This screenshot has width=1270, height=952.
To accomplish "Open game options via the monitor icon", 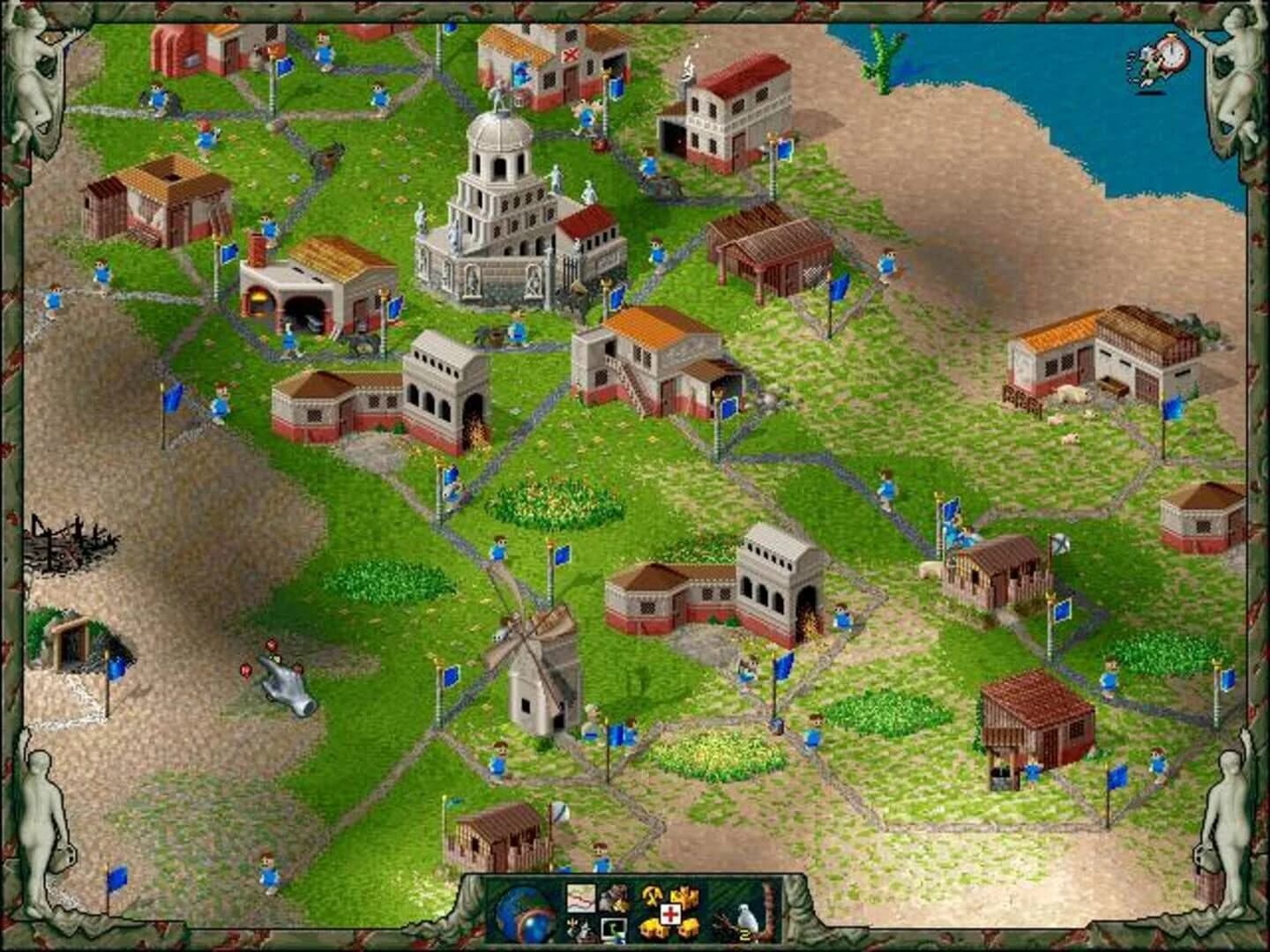I will coord(615,930).
